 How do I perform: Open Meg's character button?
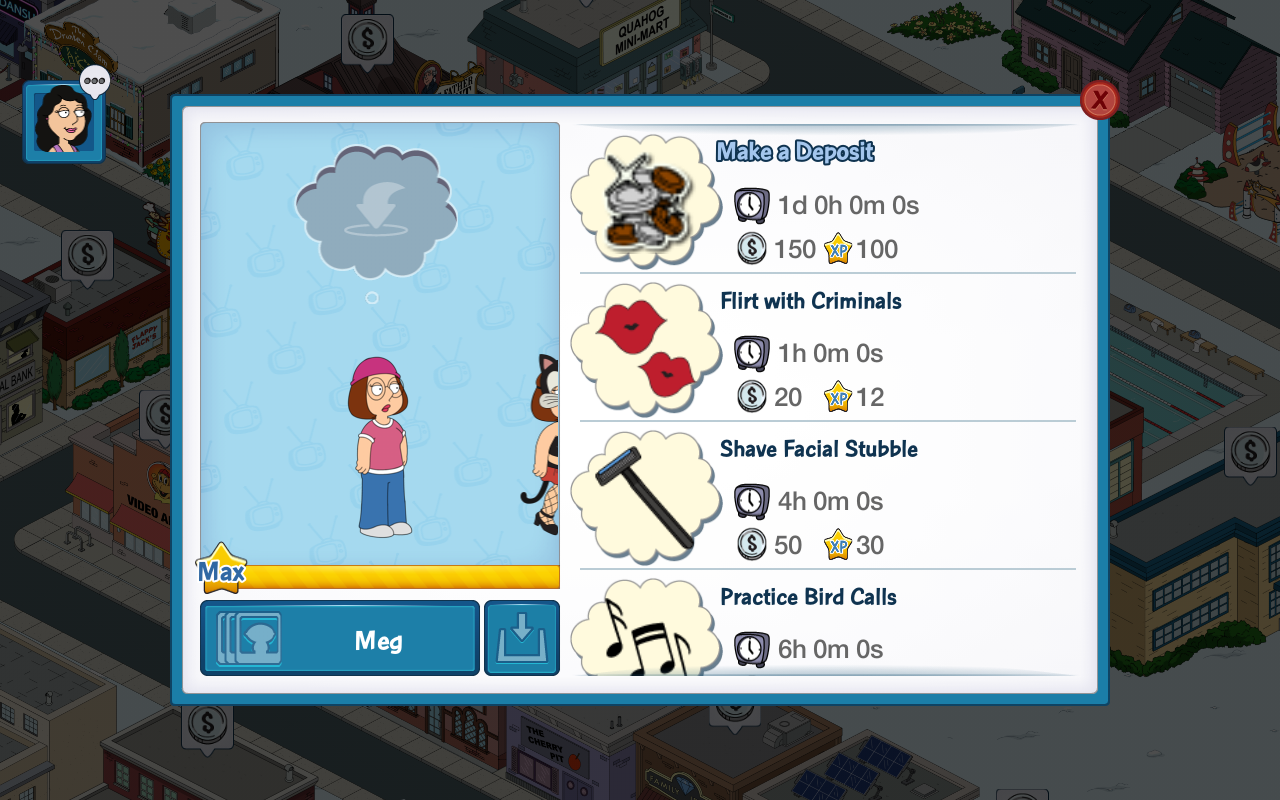(340, 638)
